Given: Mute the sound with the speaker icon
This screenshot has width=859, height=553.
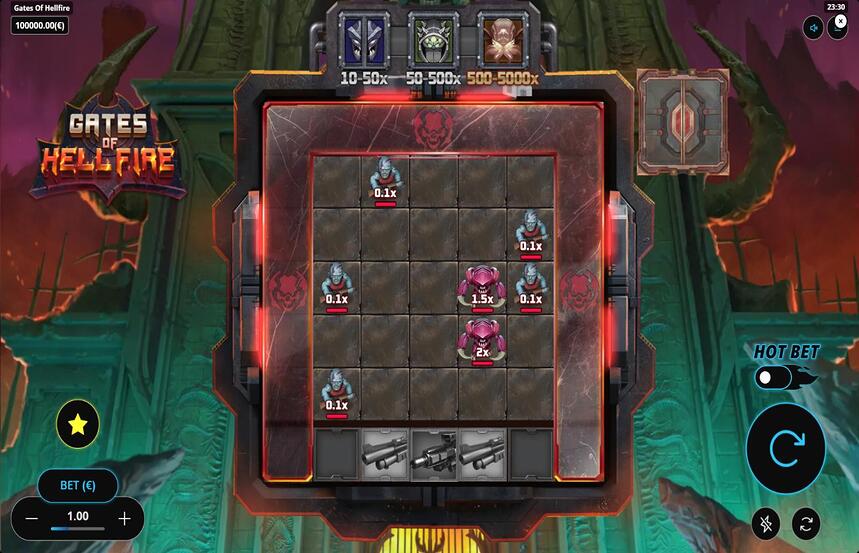Looking at the screenshot, I should coord(814,27).
